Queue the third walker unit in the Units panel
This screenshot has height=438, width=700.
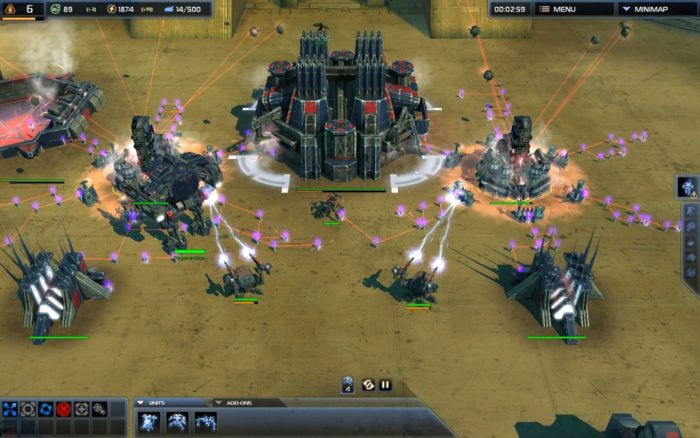pyautogui.click(x=205, y=422)
